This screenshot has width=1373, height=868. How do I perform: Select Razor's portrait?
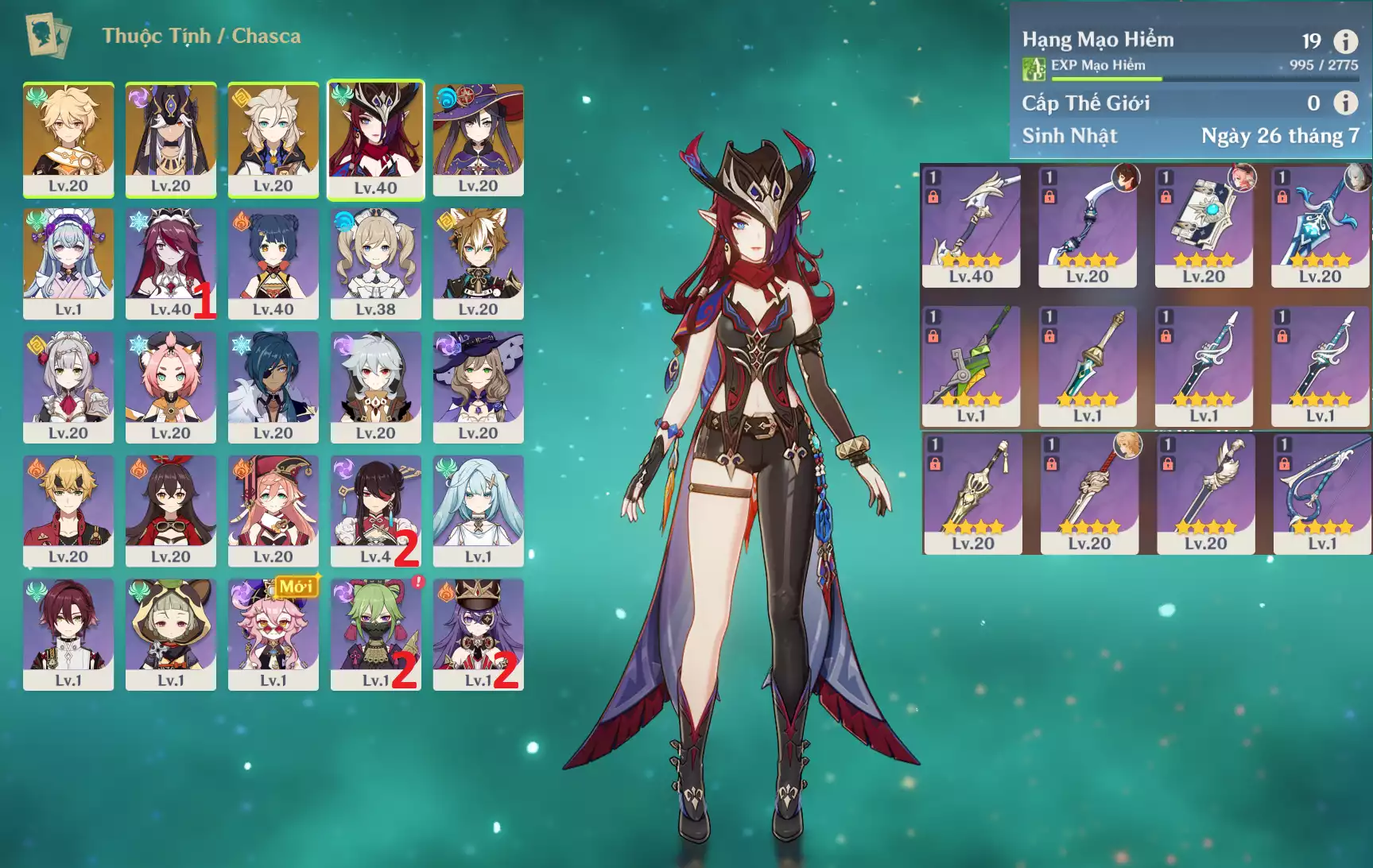[375, 386]
